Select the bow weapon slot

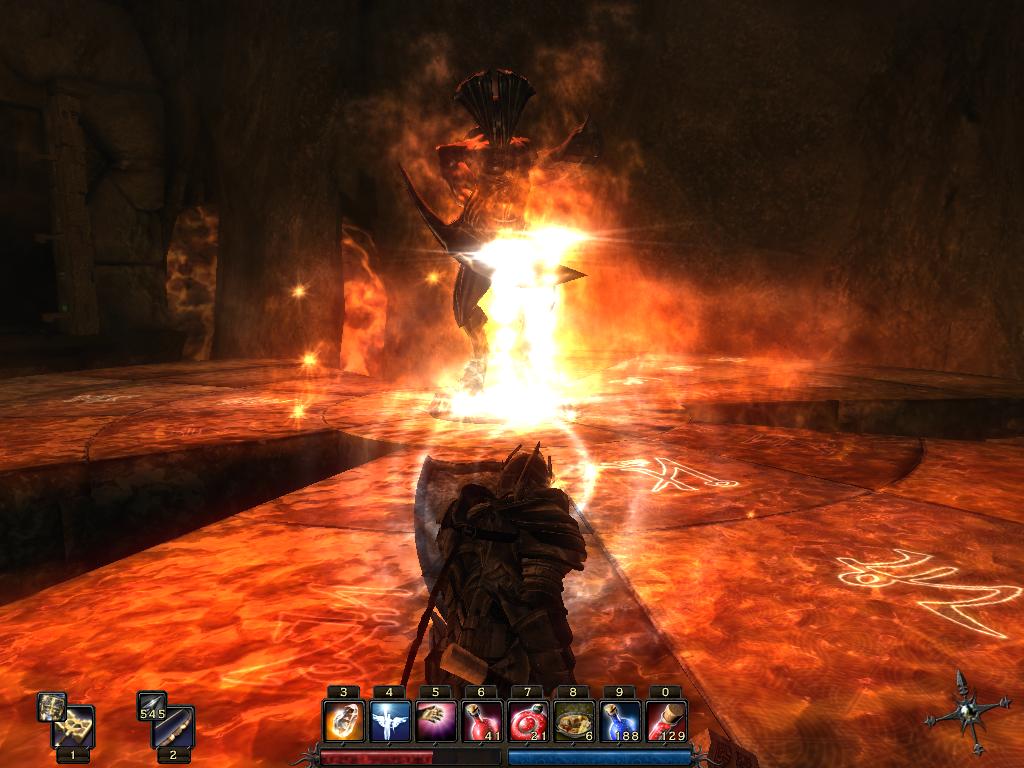(173, 727)
